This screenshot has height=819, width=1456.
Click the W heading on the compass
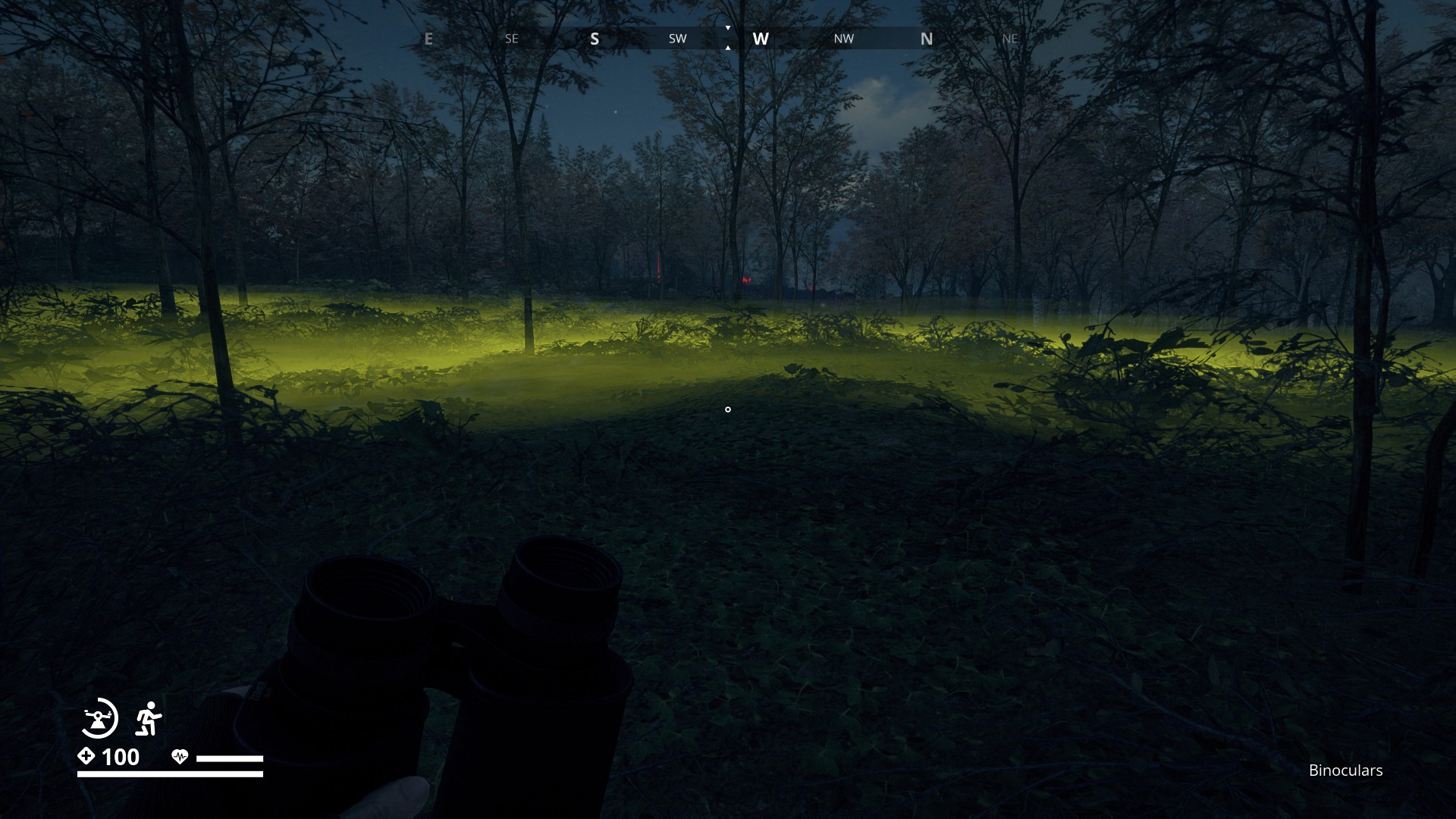[x=761, y=39]
